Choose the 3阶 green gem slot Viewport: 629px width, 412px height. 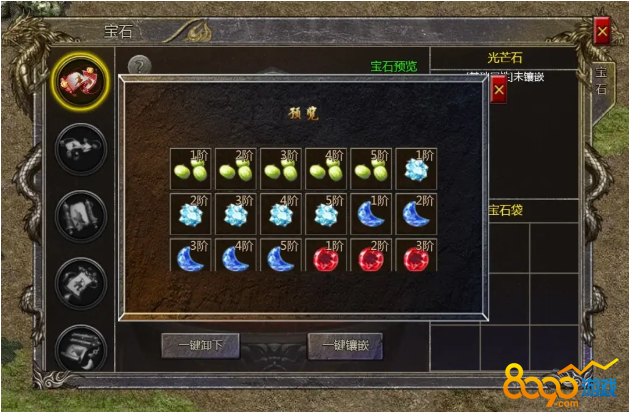point(281,168)
